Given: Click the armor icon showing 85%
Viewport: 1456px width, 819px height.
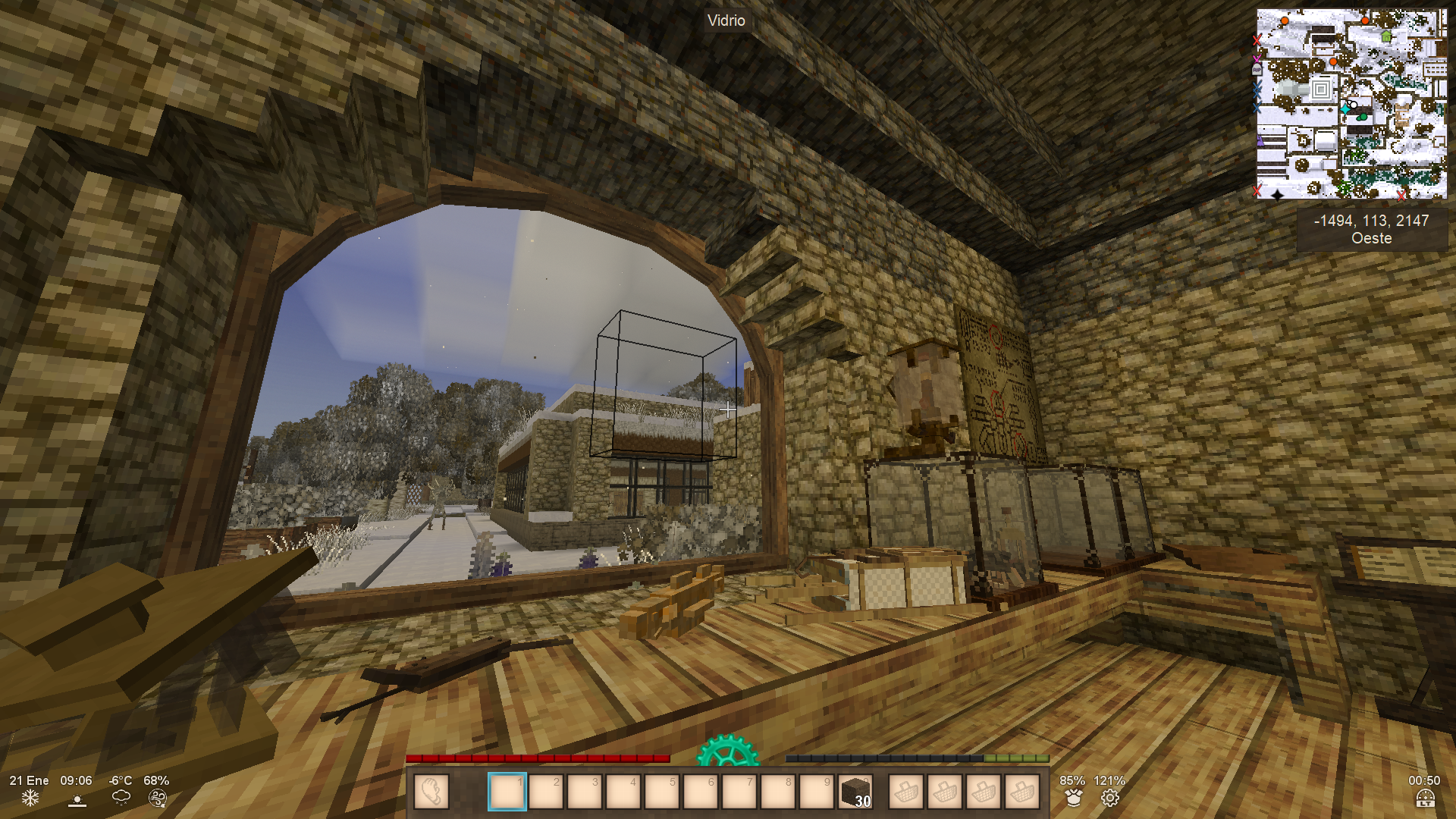Looking at the screenshot, I should tap(1073, 798).
